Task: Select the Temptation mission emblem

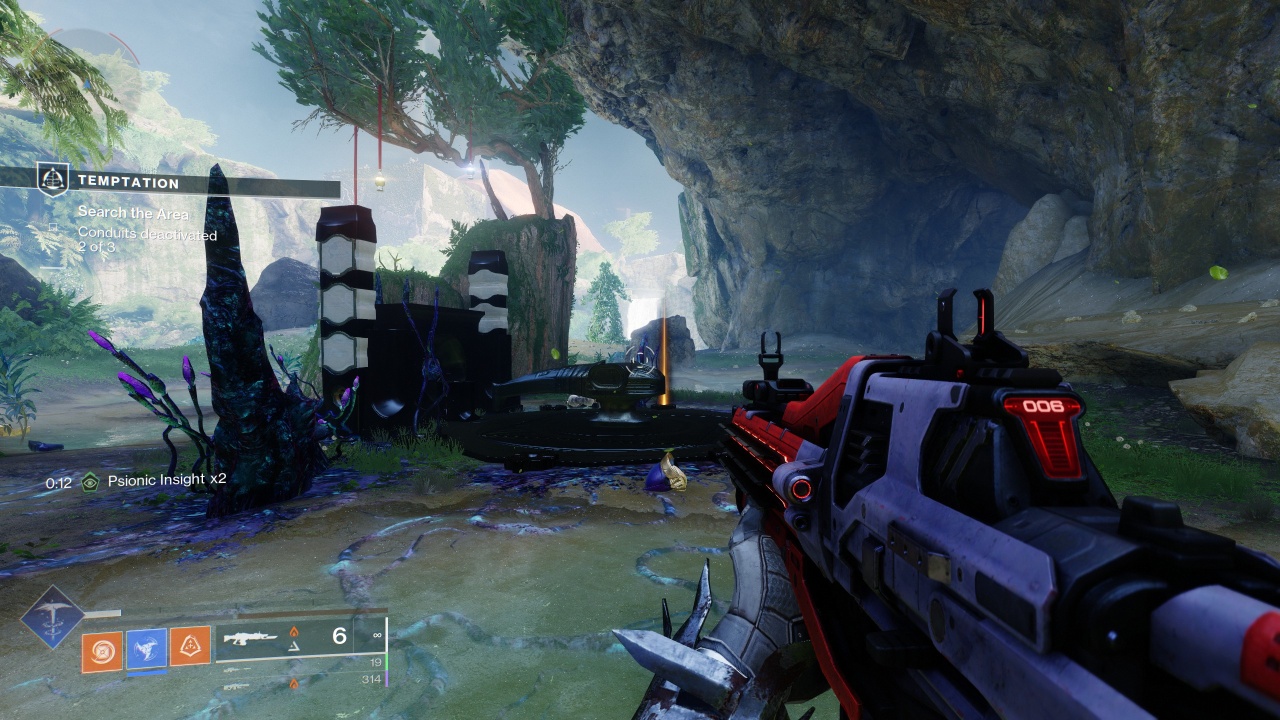Action: 52,180
